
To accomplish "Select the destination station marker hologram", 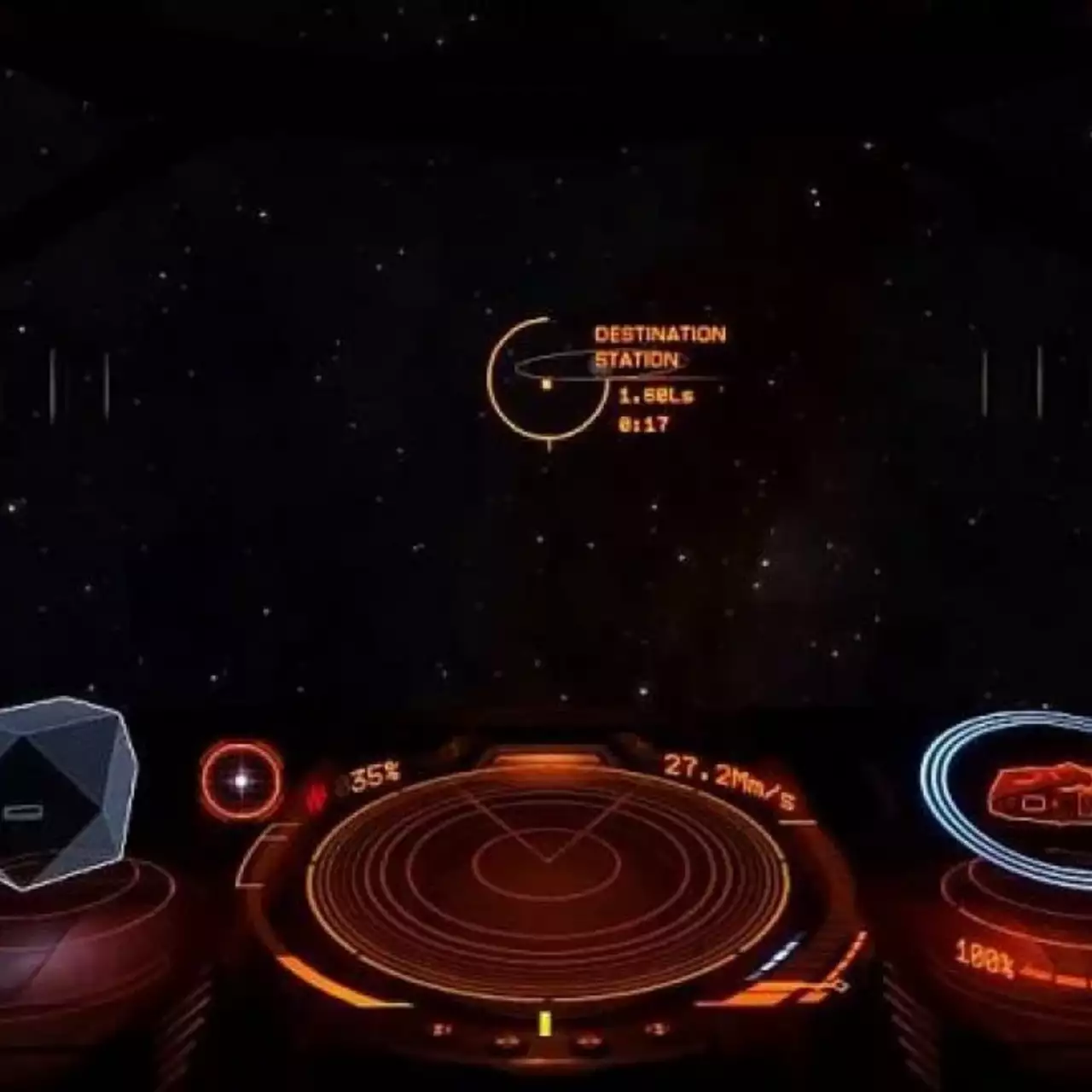I will pyautogui.click(x=545, y=383).
